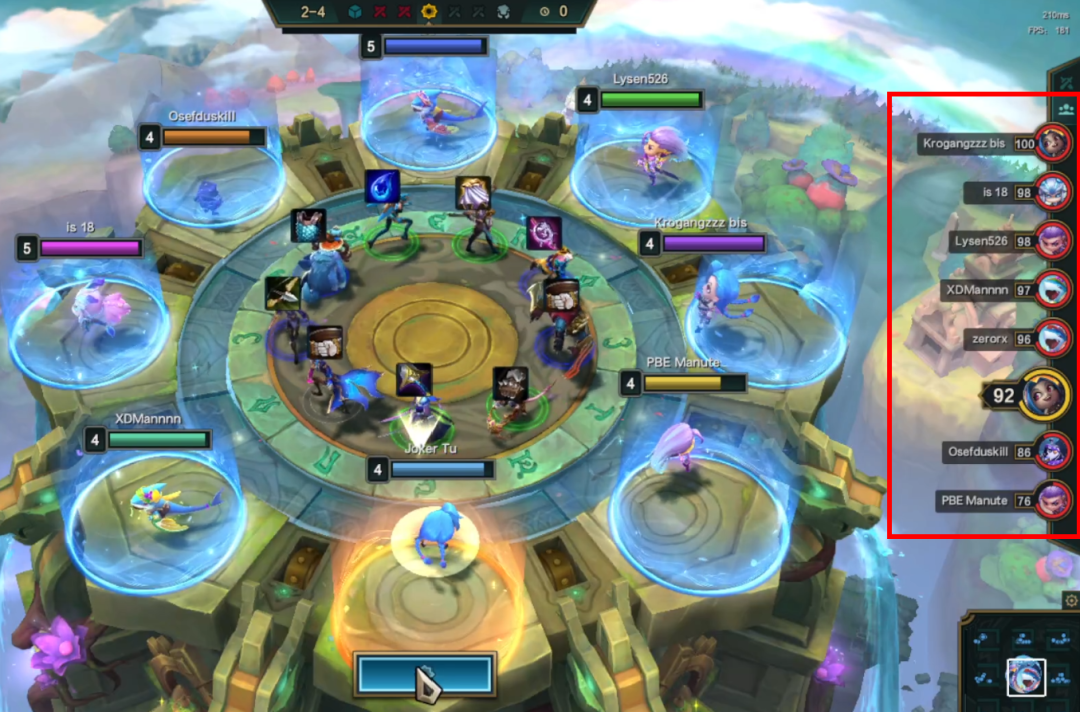Spectate XDMannnn from the scoreboard list
Screen dimensions: 1080x712
click(1052, 289)
